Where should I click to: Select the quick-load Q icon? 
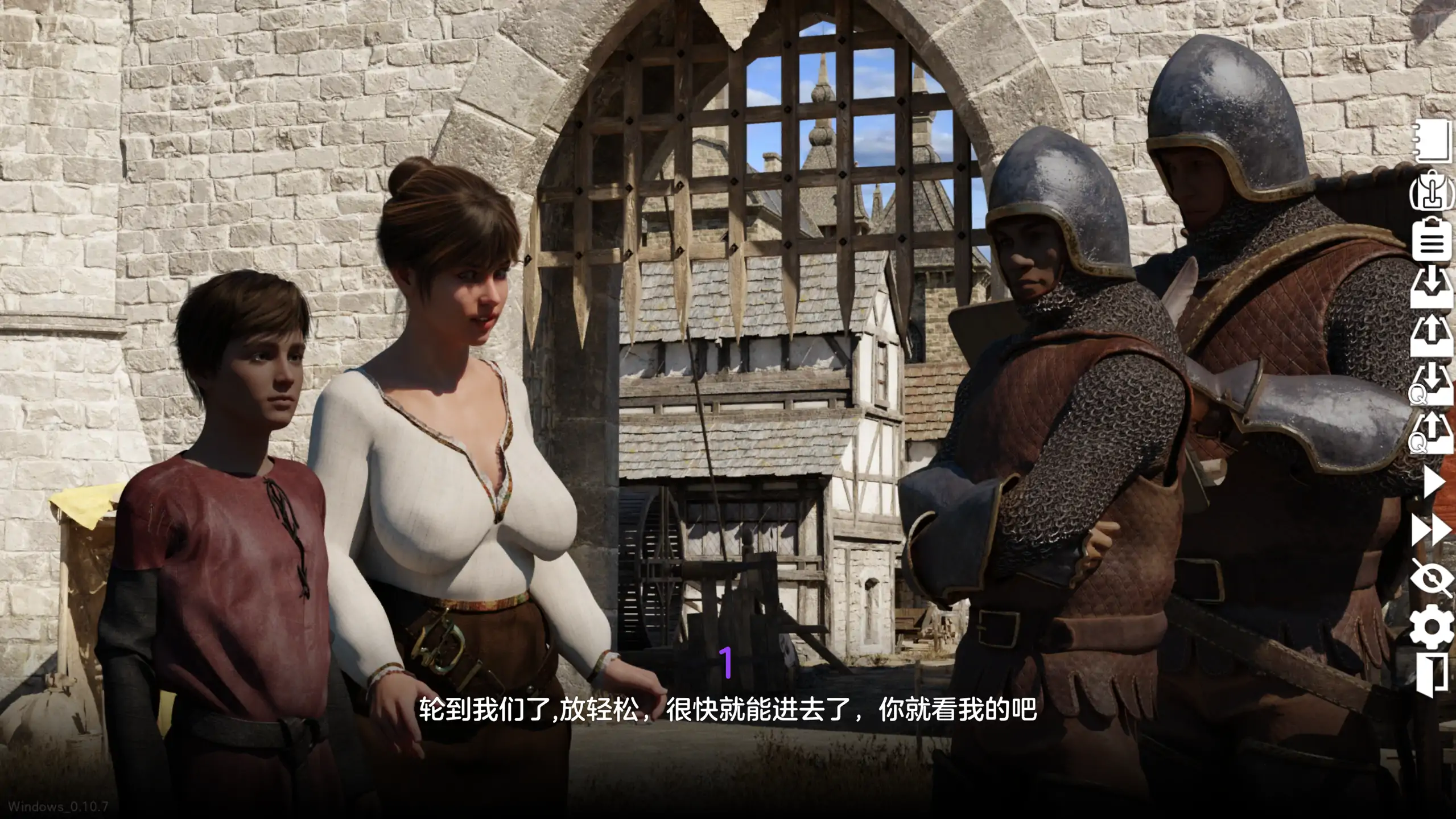[x=1434, y=434]
